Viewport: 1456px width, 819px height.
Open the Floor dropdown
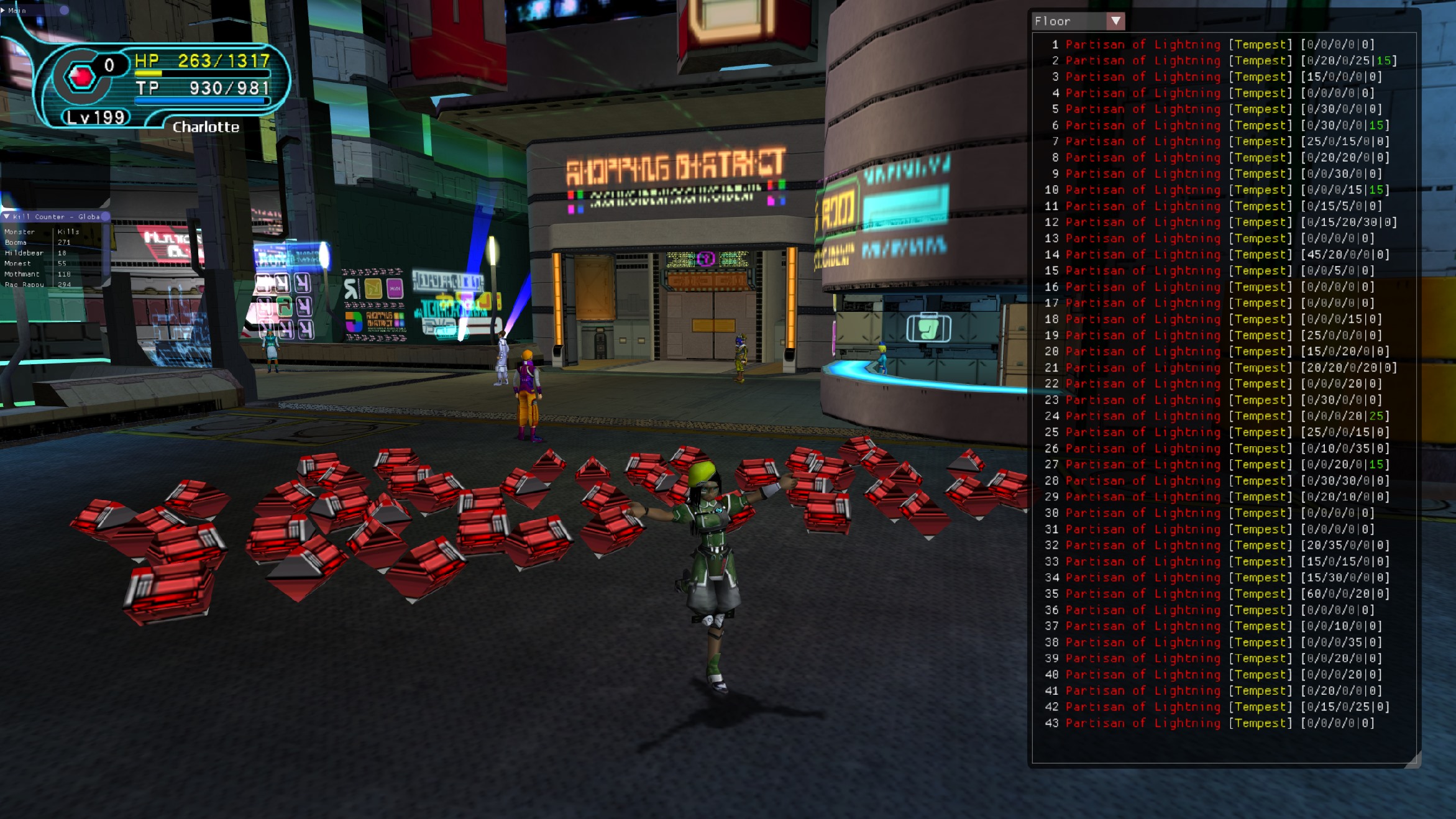pos(1115,21)
